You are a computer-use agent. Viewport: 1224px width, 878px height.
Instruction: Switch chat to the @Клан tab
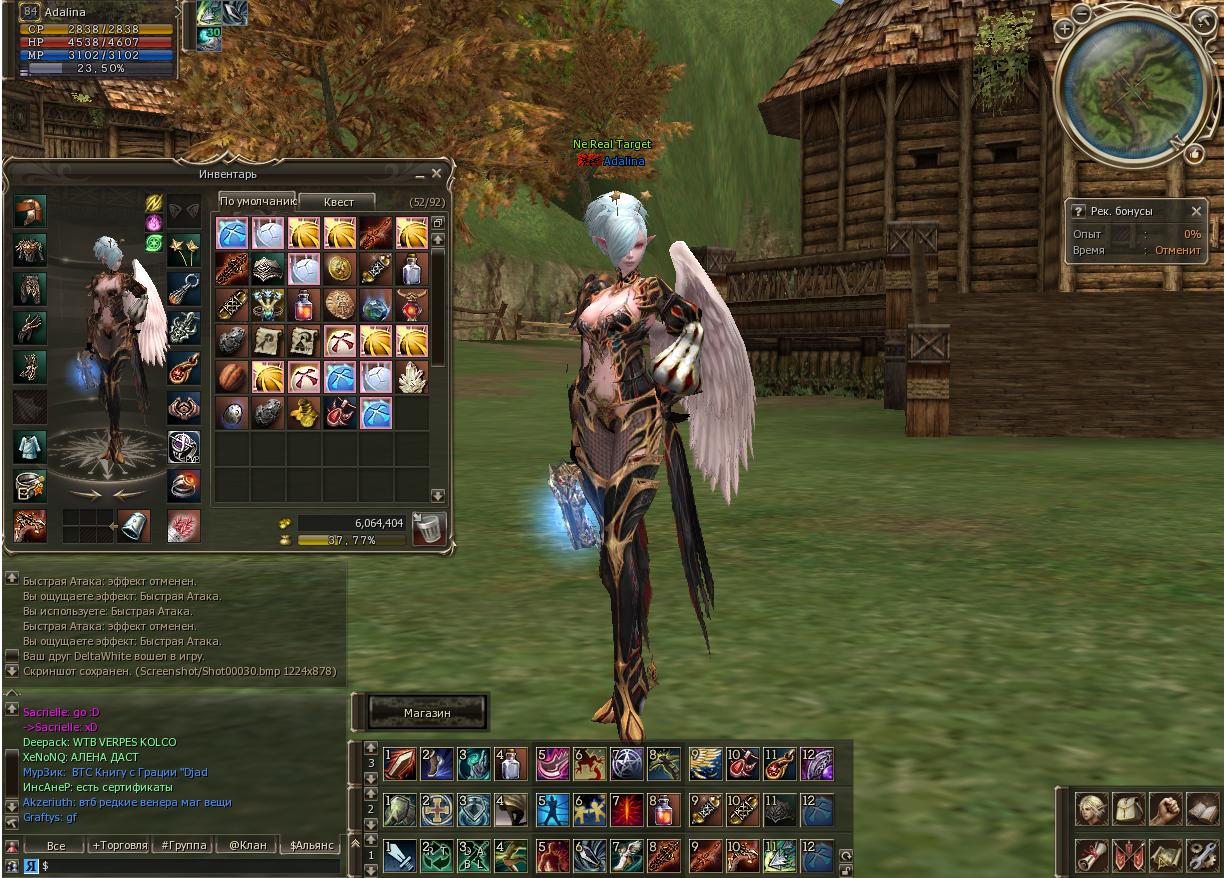click(247, 845)
